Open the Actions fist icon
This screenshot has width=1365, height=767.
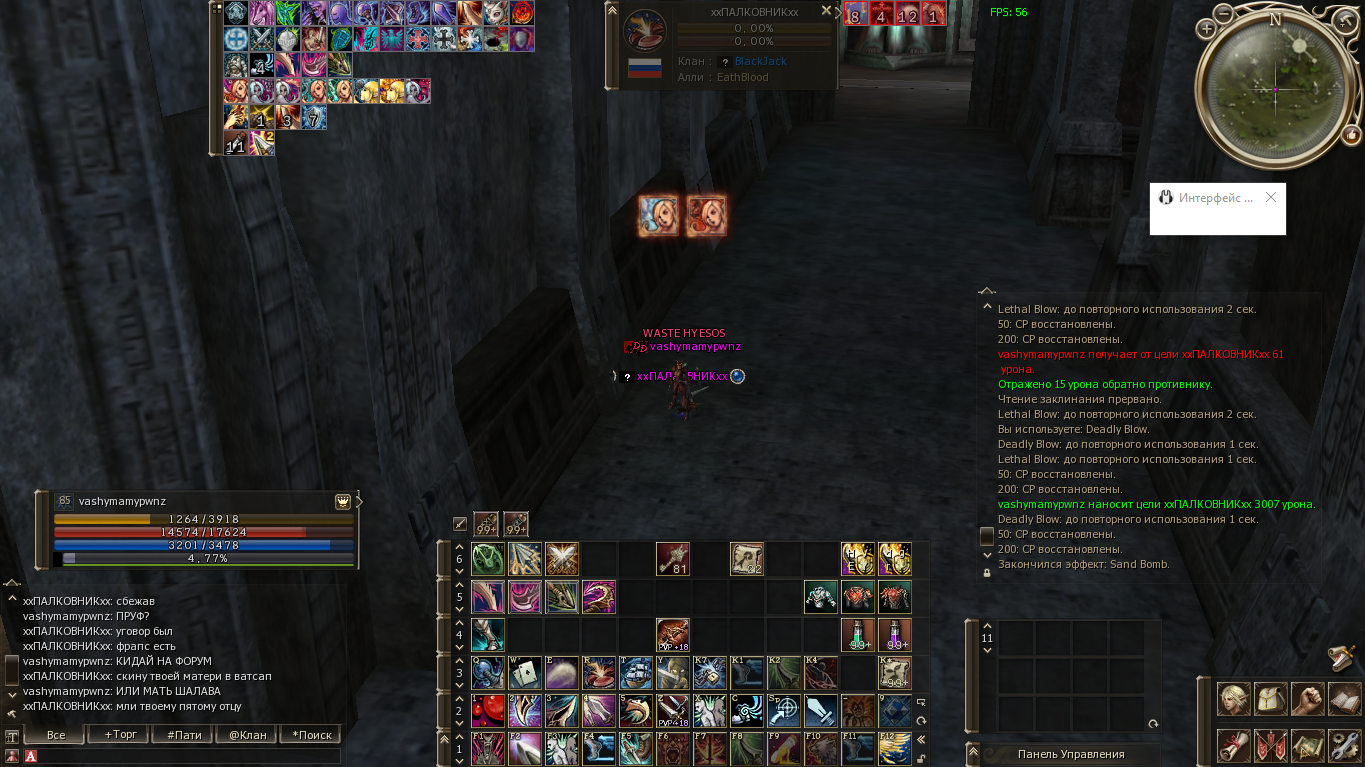click(1309, 698)
